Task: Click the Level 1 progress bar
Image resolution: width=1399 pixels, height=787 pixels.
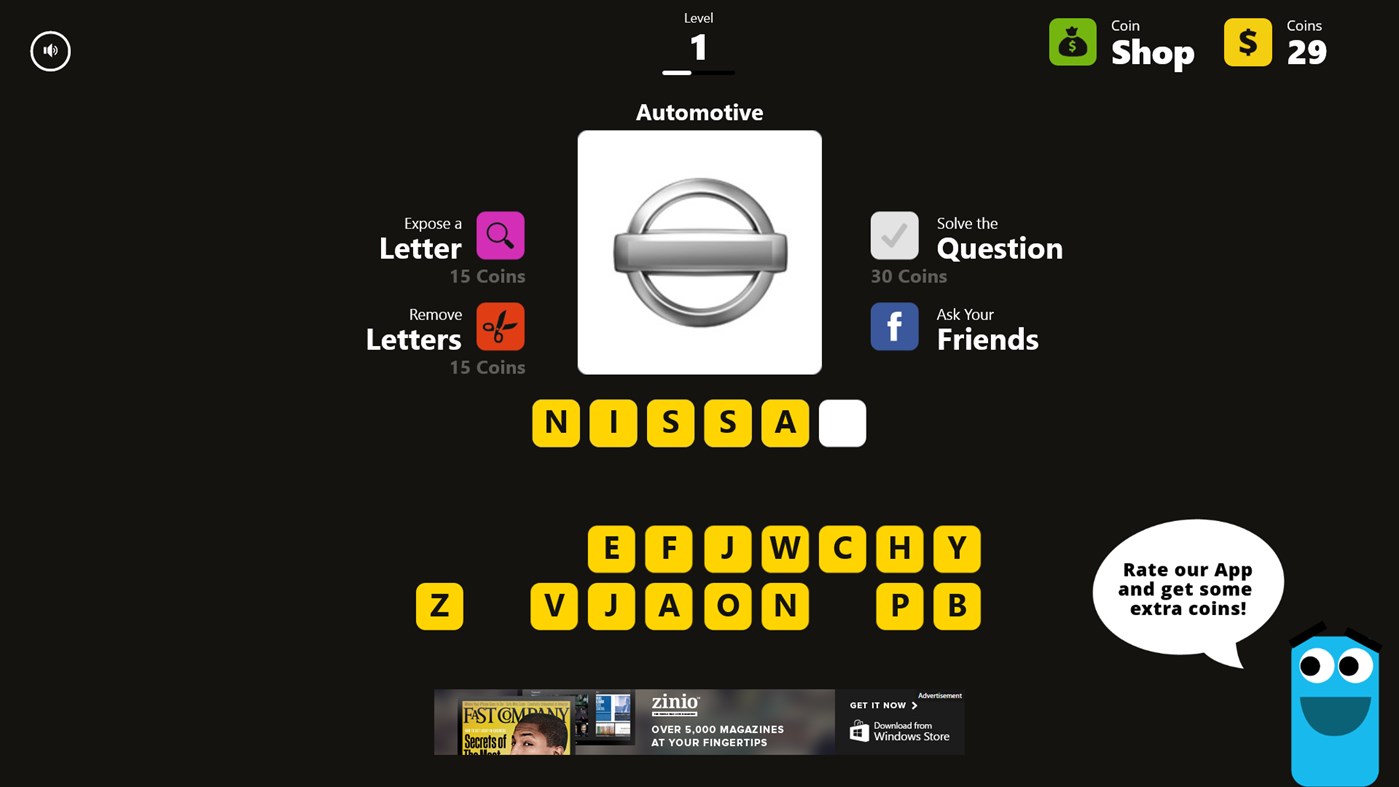Action: coord(698,72)
